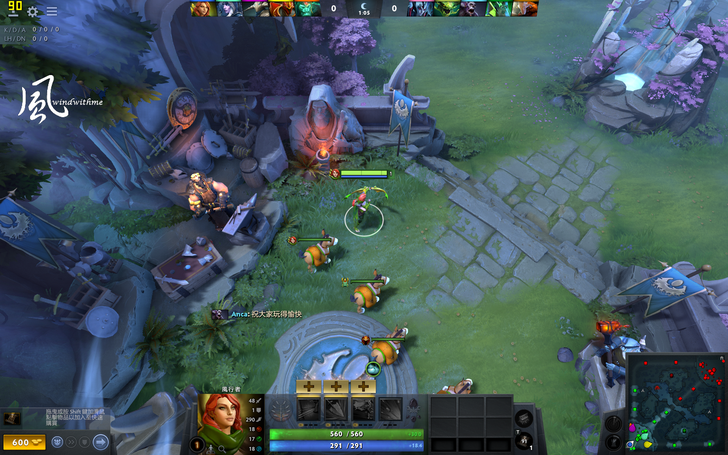This screenshot has width=728, height=455.
Task: Activate the Focus Fire ultimate icon
Action: (390, 408)
